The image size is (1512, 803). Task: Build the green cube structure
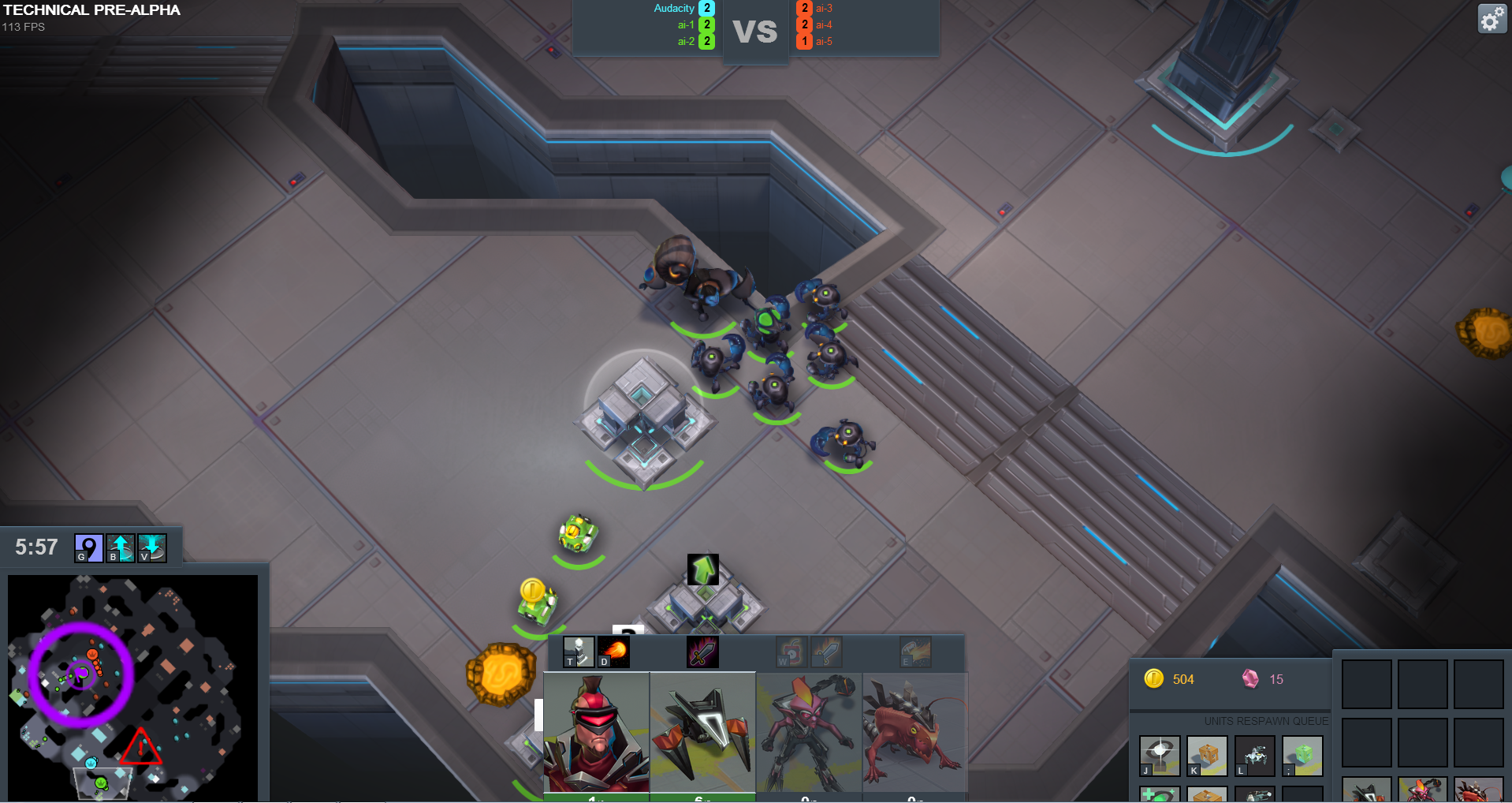pyautogui.click(x=1302, y=756)
